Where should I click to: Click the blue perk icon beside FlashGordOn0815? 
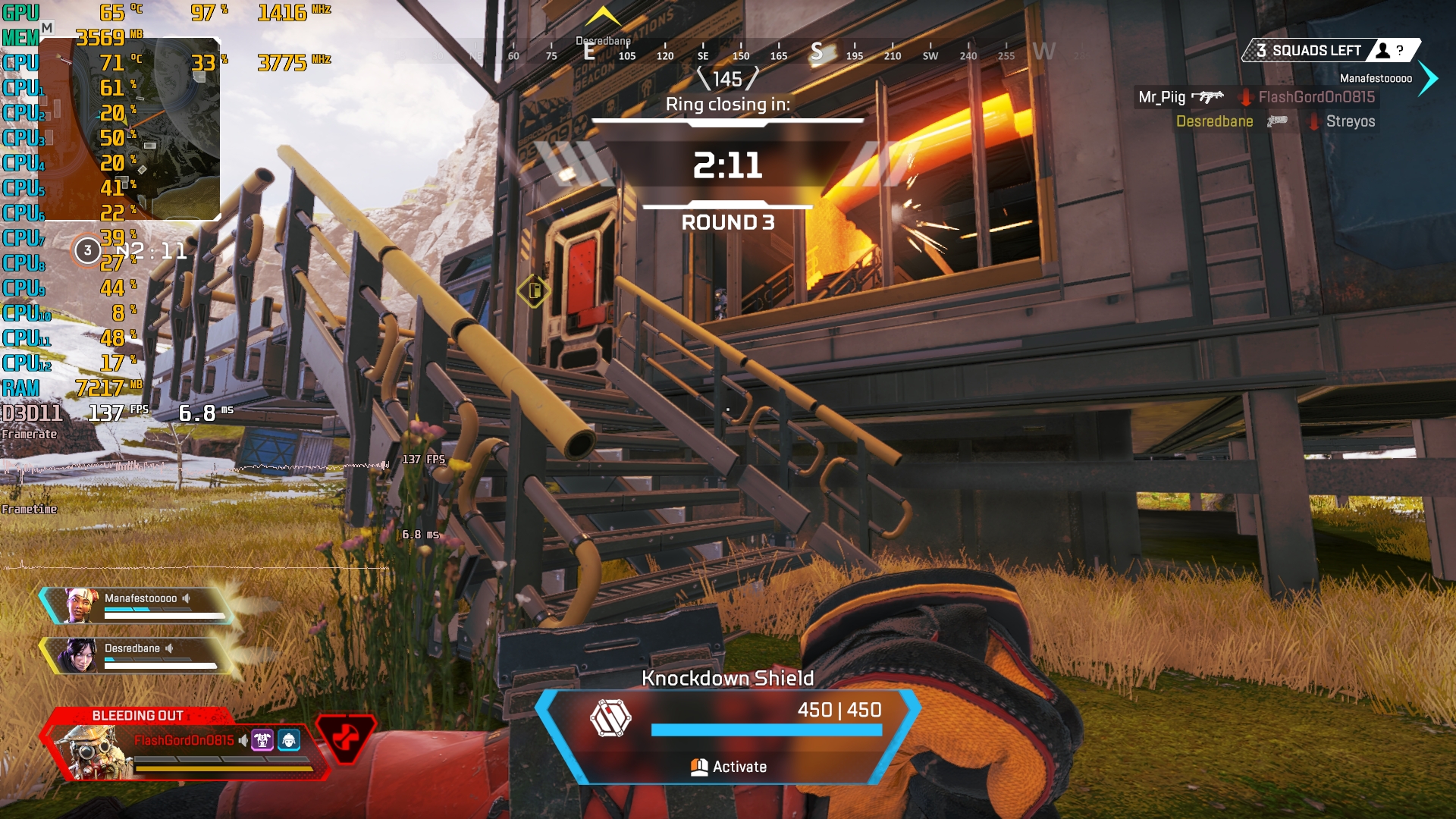click(x=289, y=740)
